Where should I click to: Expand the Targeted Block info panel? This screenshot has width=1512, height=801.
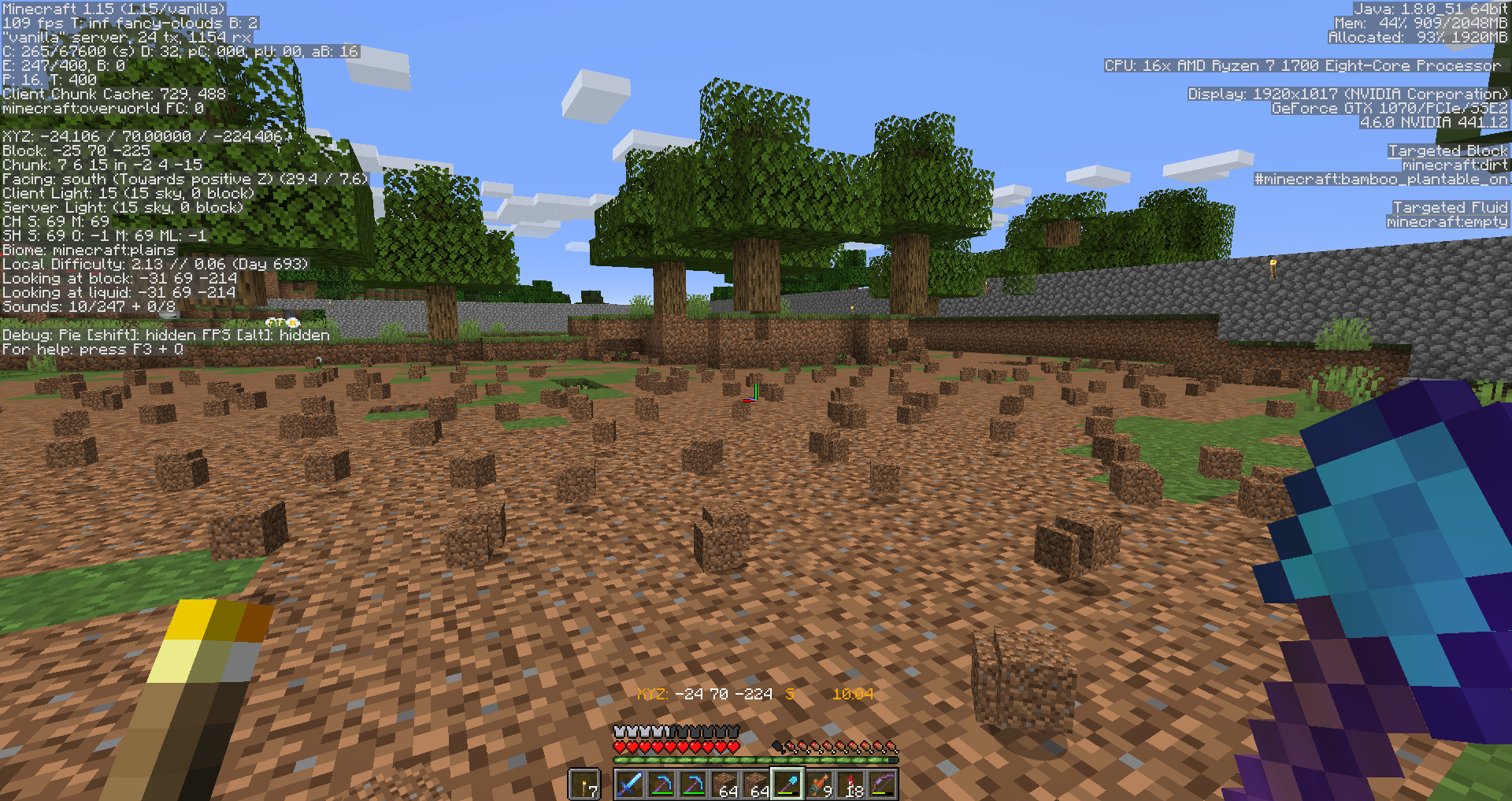1447,150
